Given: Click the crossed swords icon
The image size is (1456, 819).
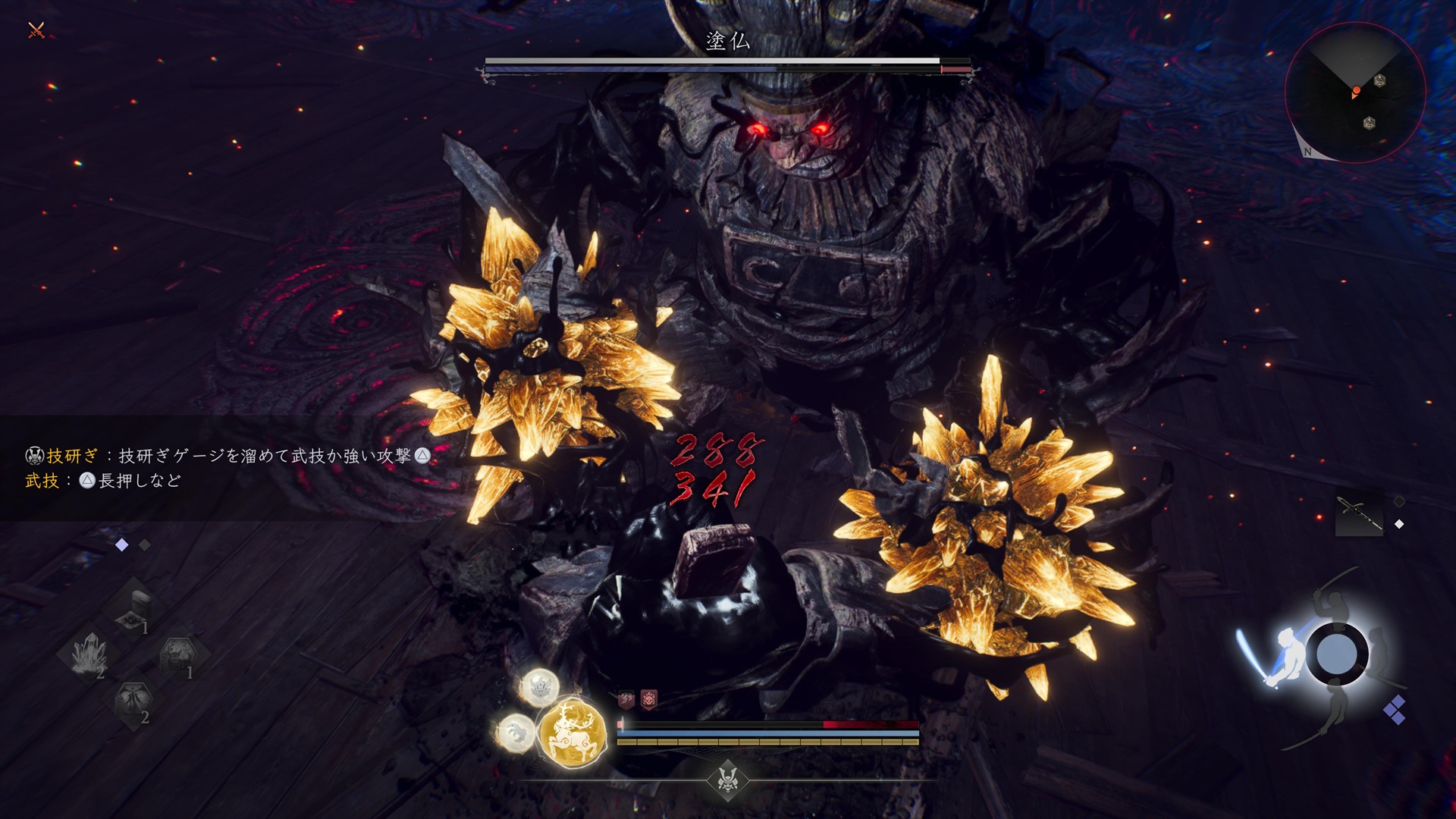Looking at the screenshot, I should tap(36, 30).
